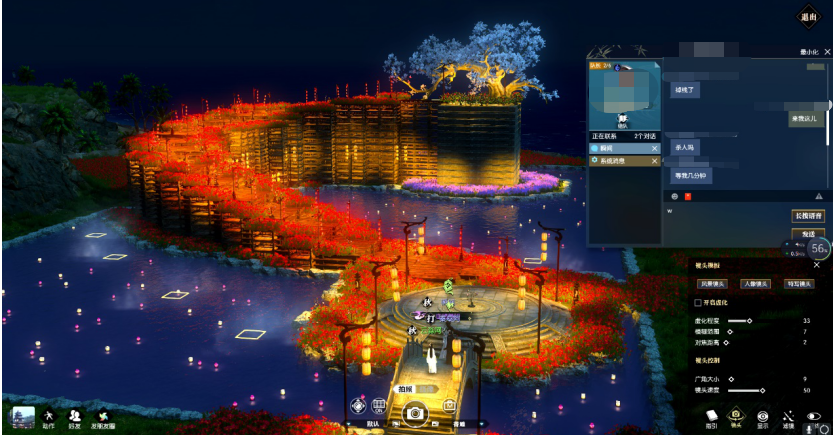Open the 显示 display settings tab

click(763, 418)
